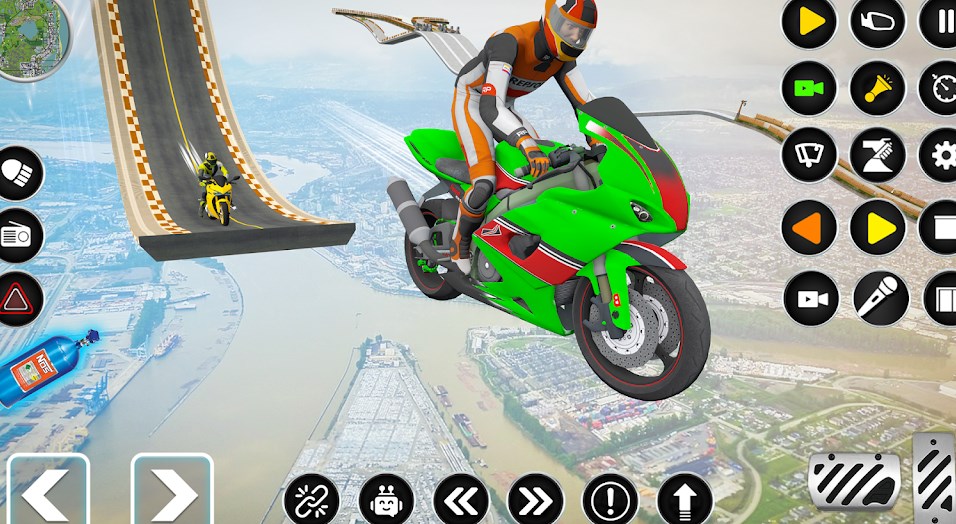Click the broken chain link icon

[311, 499]
